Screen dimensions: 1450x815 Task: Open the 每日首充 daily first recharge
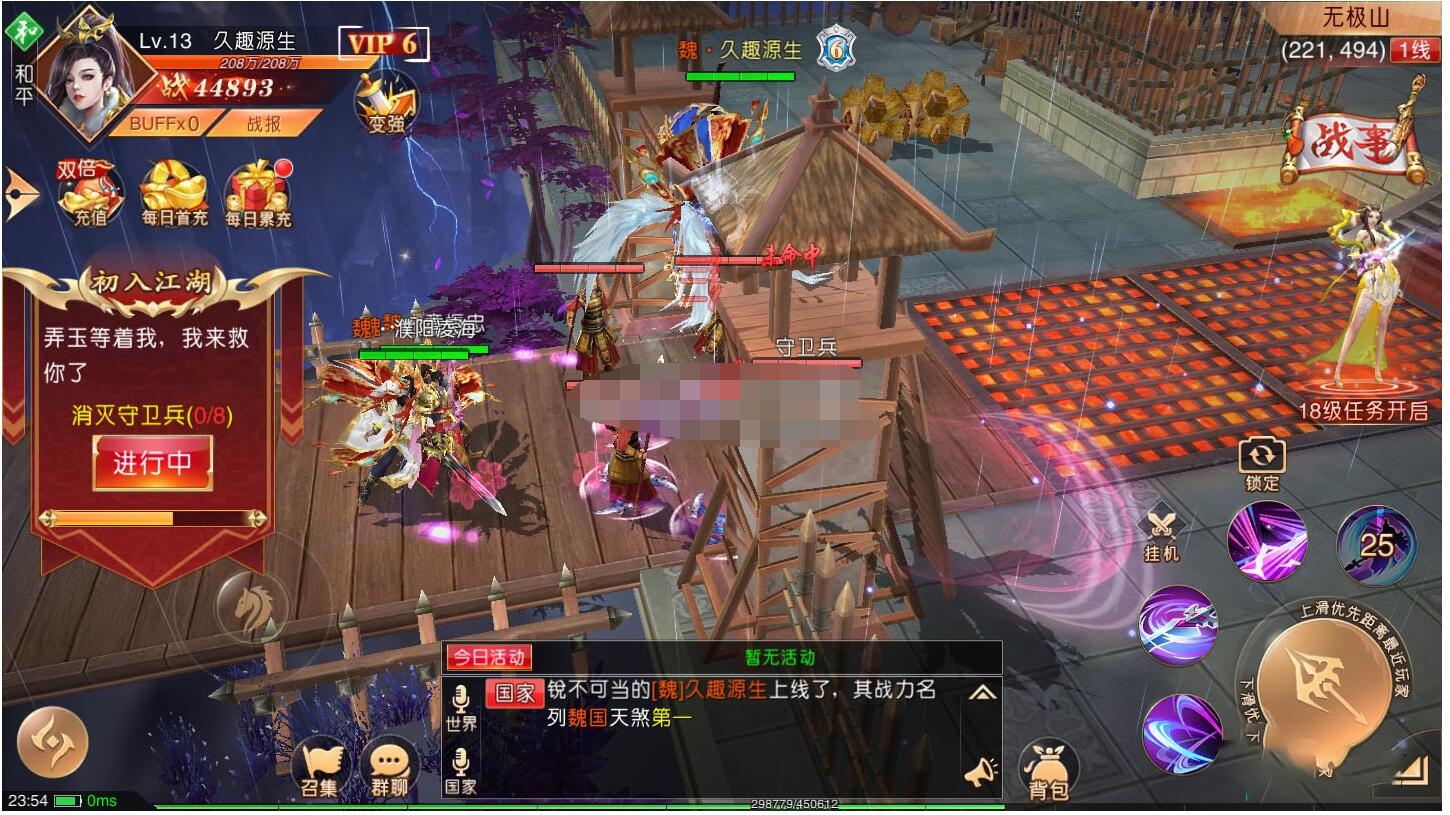point(173,193)
